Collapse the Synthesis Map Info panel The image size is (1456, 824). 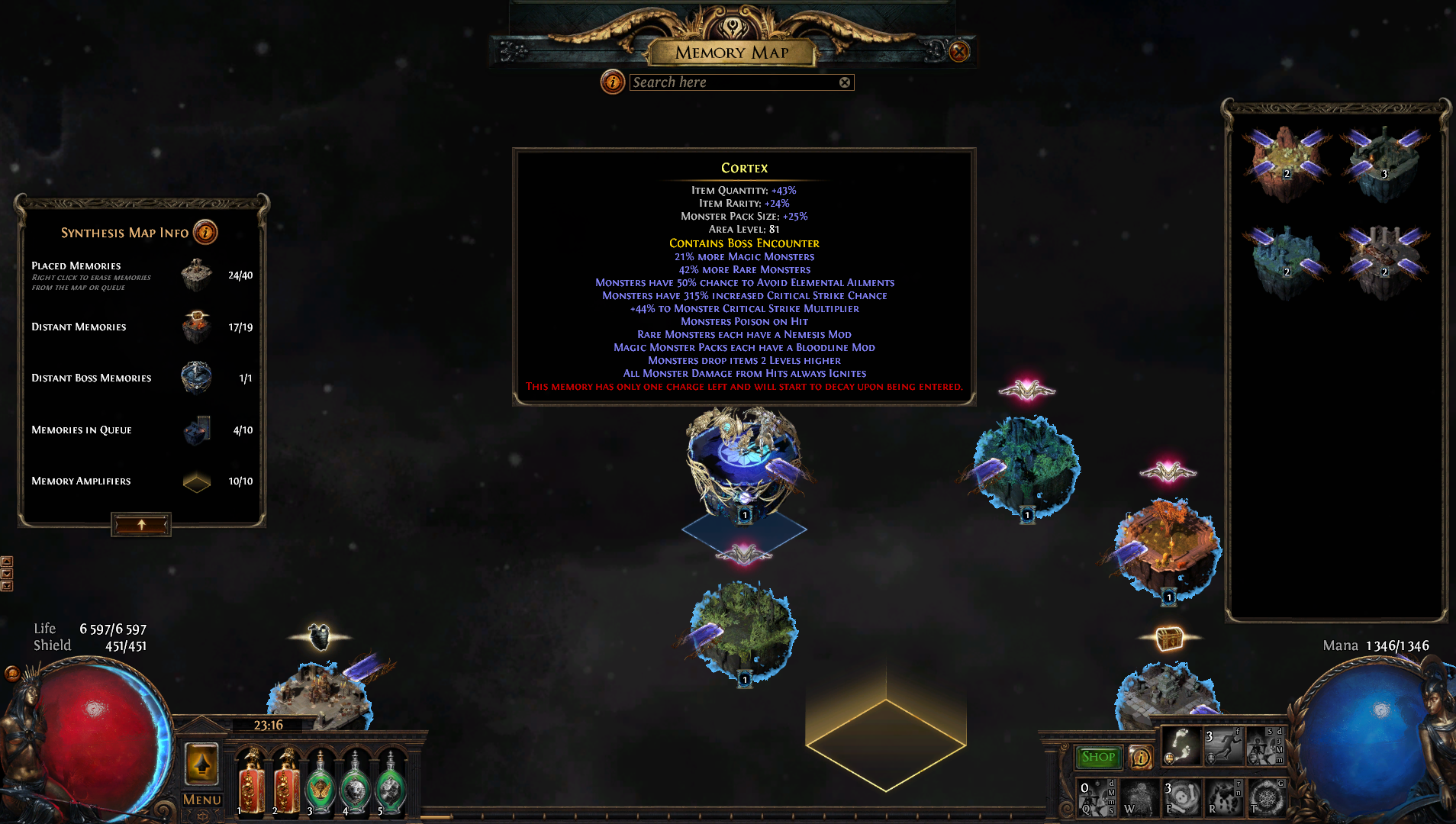[x=141, y=525]
